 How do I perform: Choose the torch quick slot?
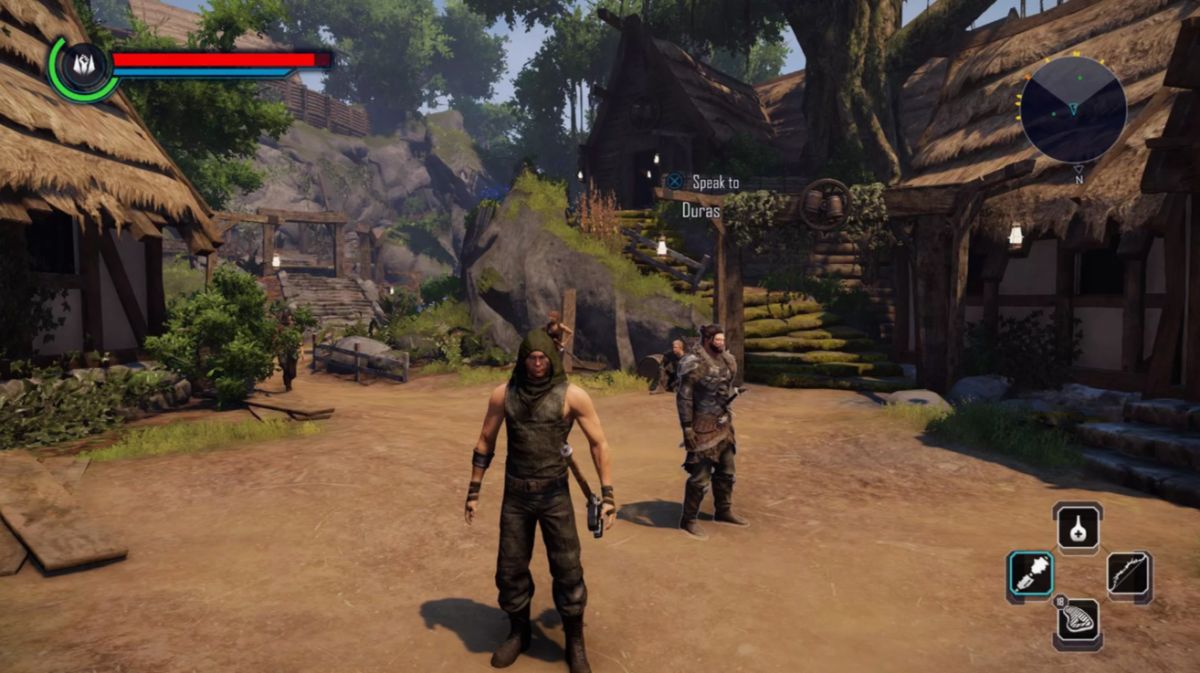tap(1029, 576)
